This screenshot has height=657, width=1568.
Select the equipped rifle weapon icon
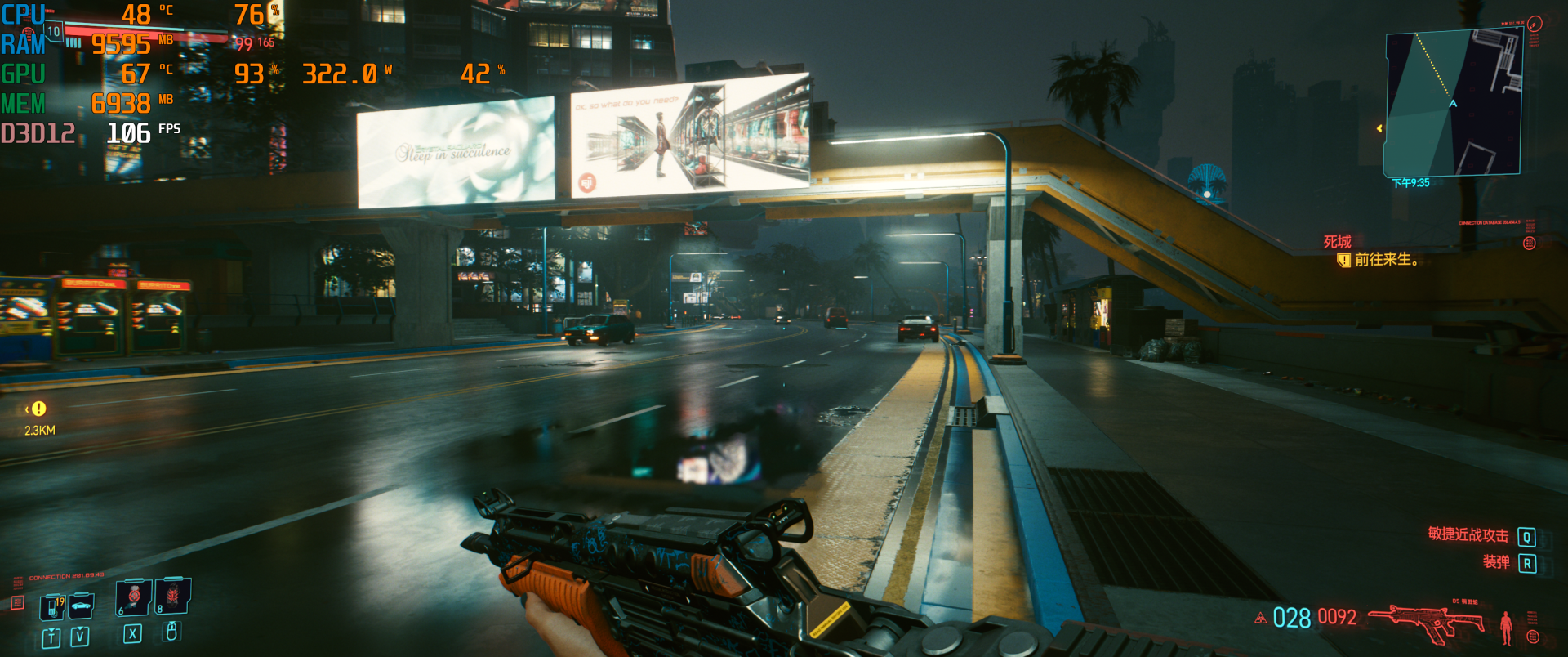pyautogui.click(x=1426, y=623)
